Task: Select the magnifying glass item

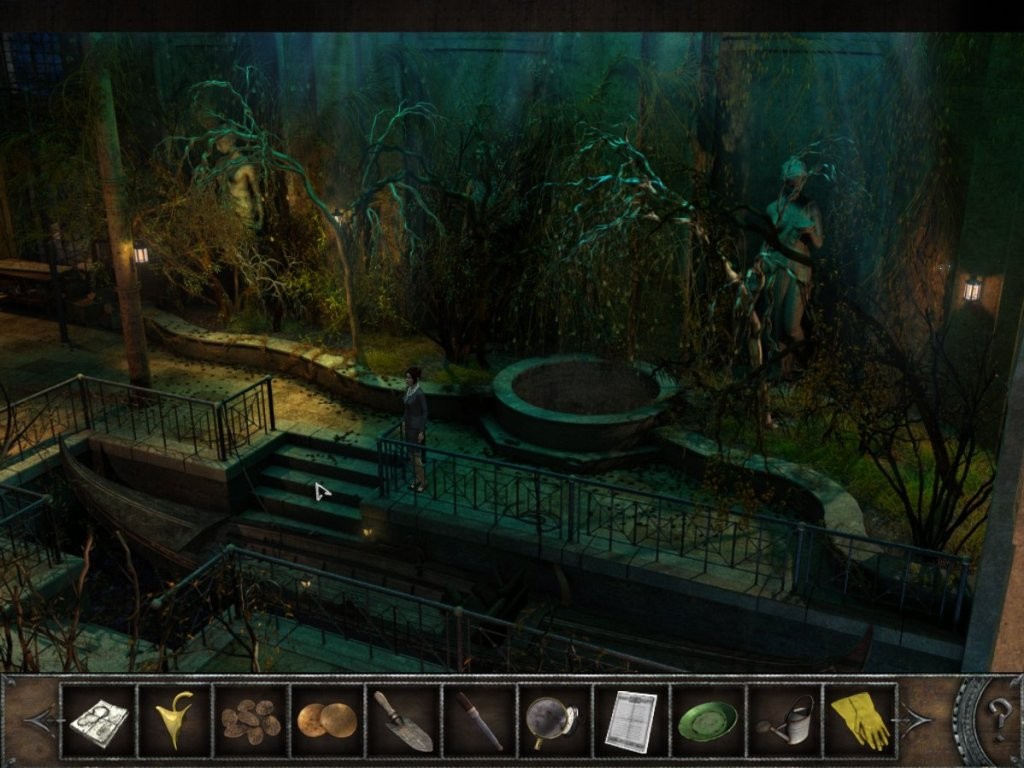Action: [x=555, y=720]
